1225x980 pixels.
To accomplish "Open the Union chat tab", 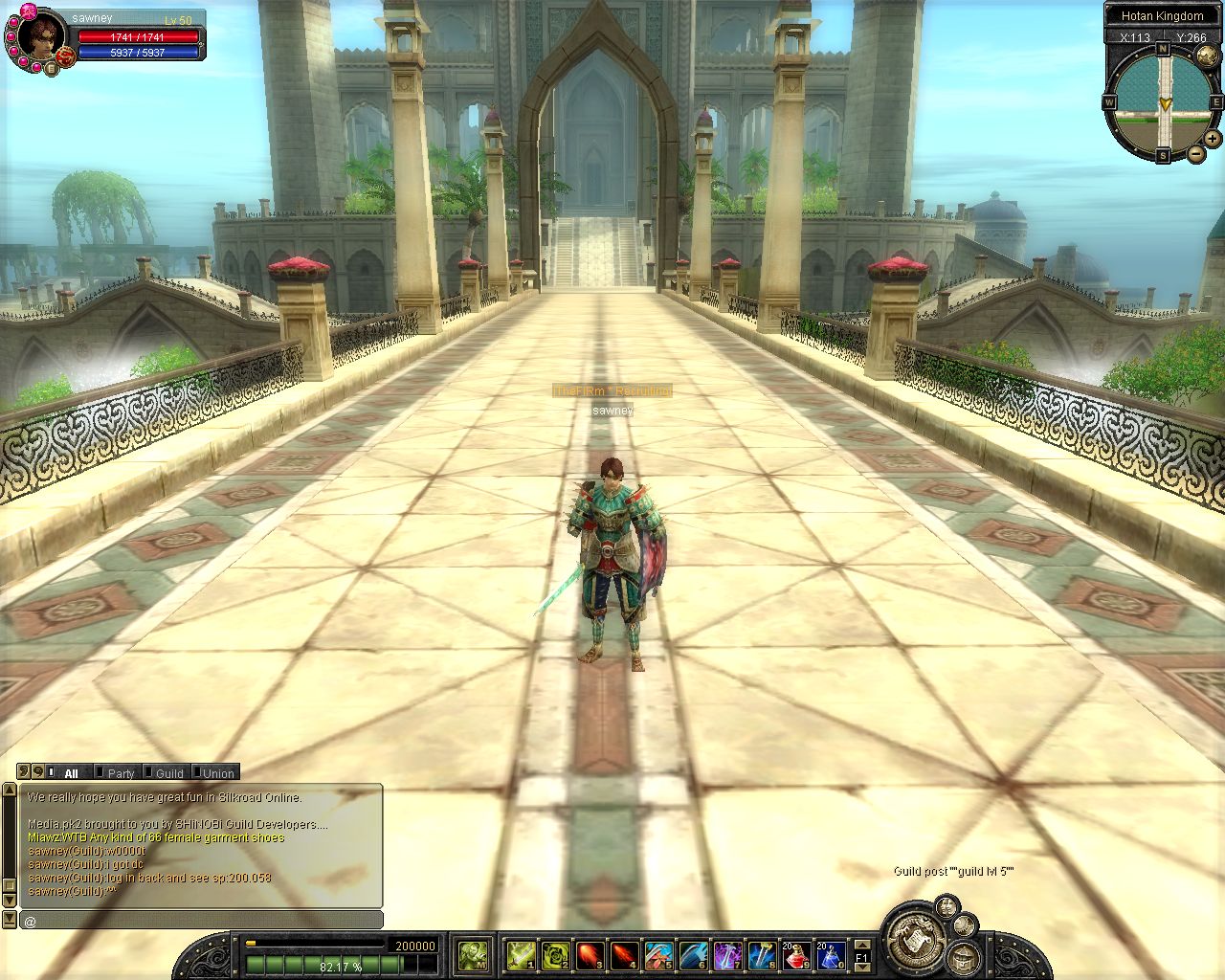I will [x=217, y=773].
